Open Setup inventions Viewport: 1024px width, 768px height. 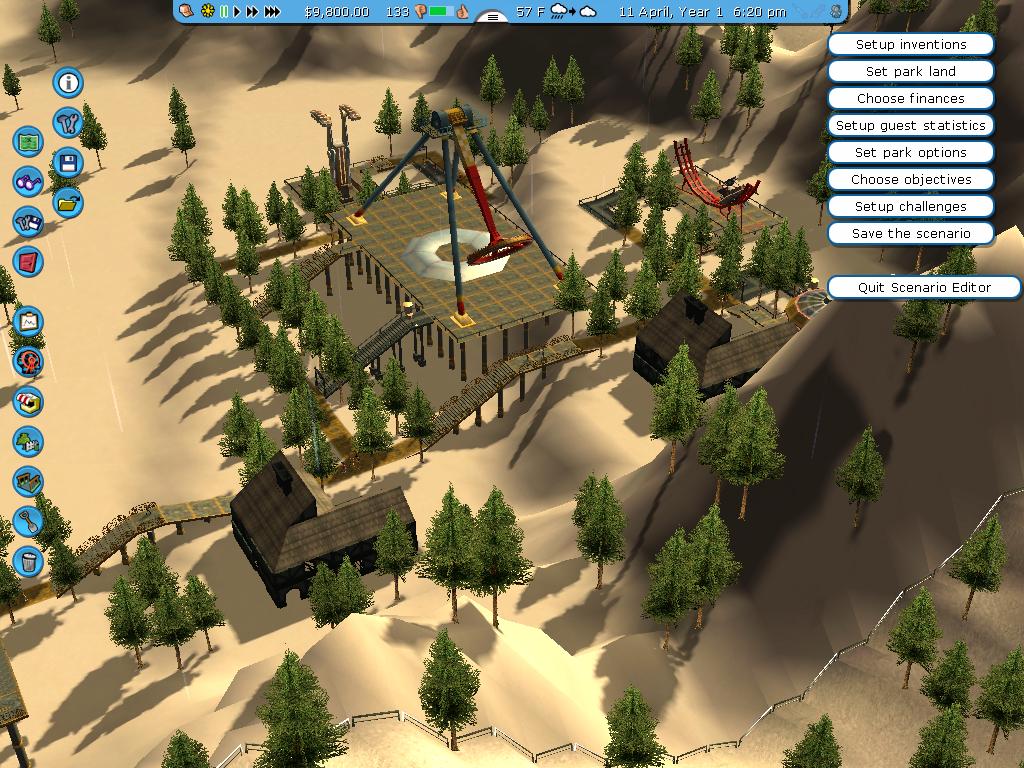point(910,45)
